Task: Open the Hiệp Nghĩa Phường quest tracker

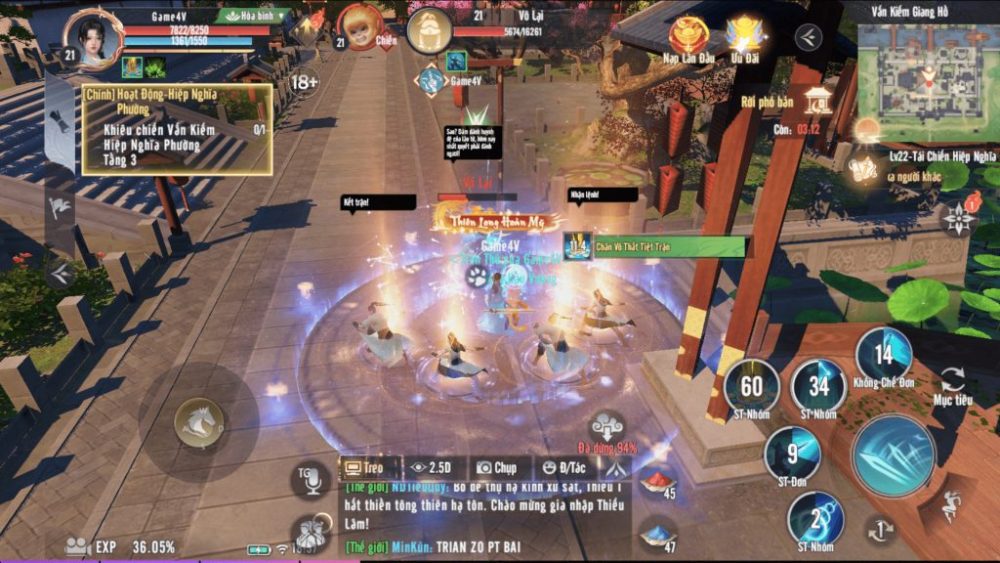Action: pyautogui.click(x=177, y=130)
